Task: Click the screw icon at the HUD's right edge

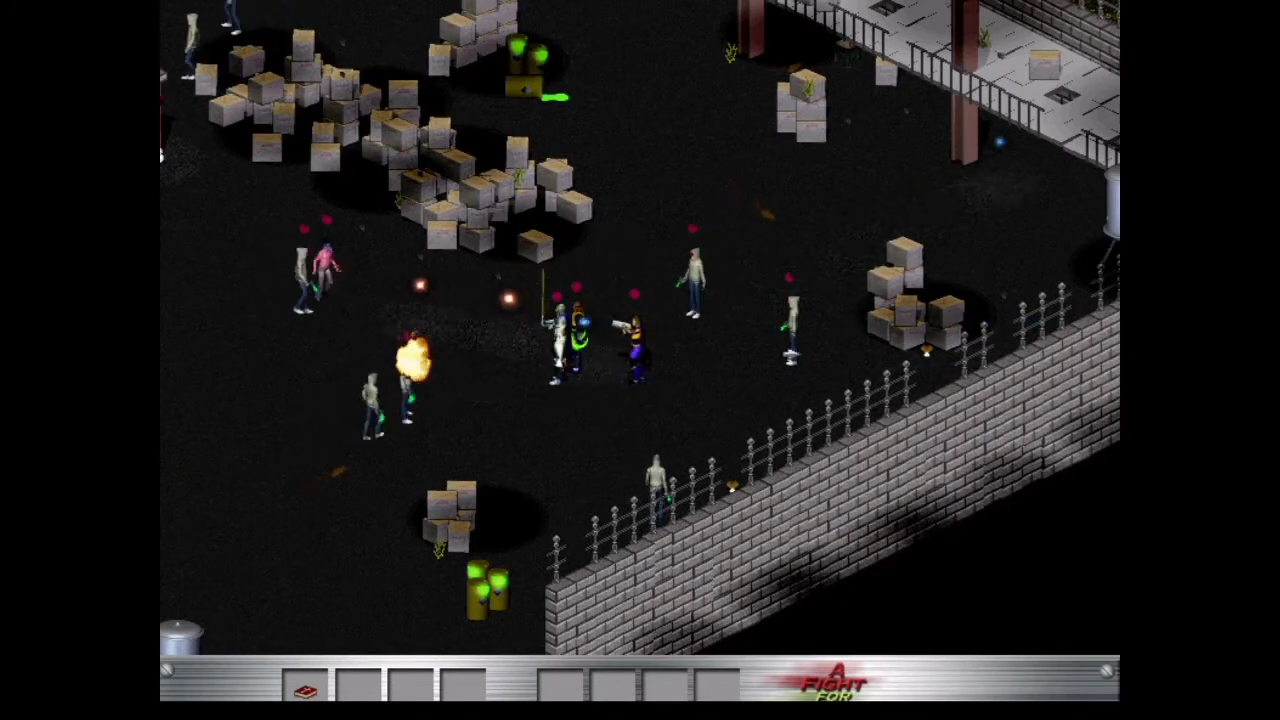Action: [x=1106, y=671]
